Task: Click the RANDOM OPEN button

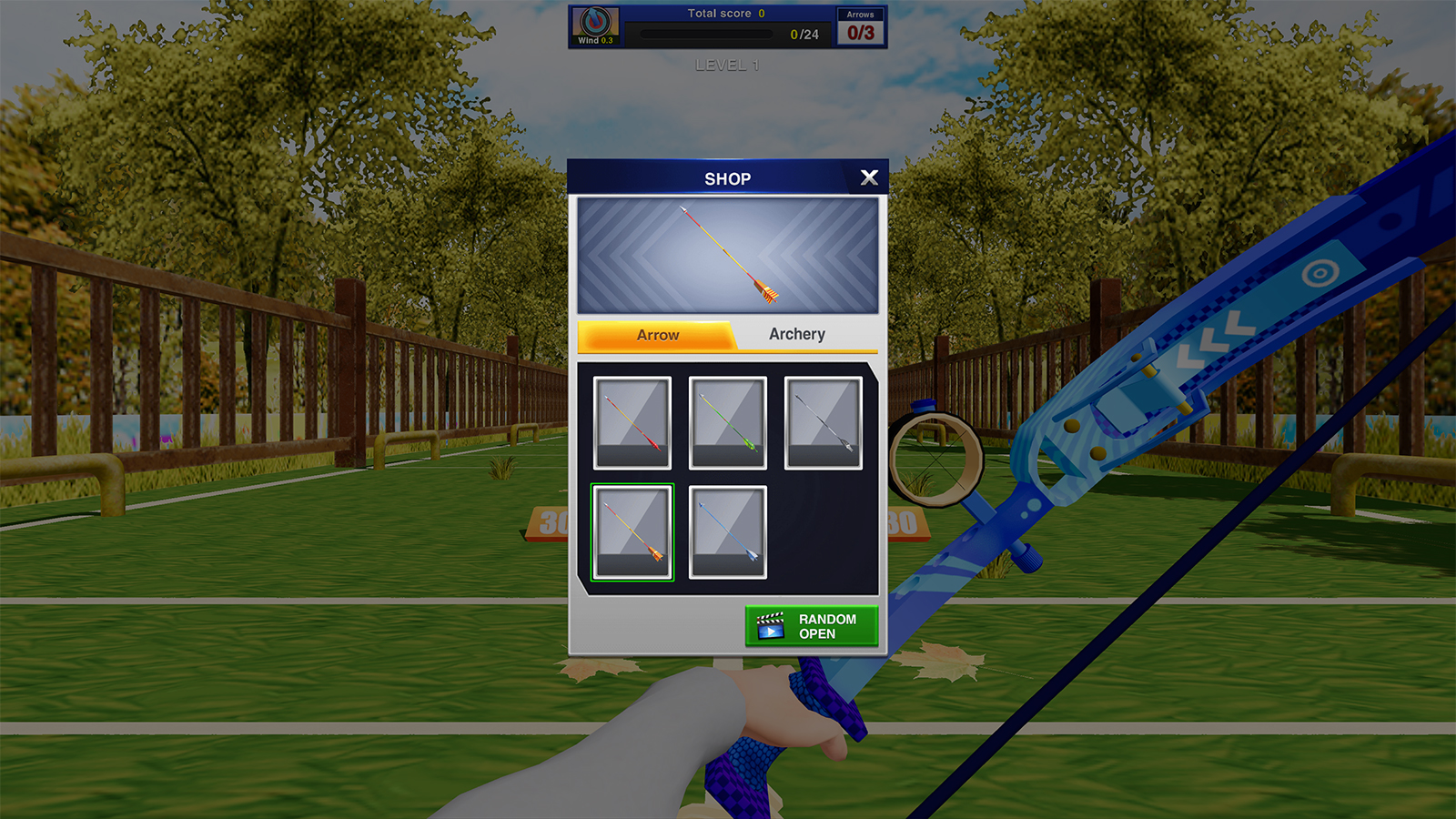Action: coord(810,625)
